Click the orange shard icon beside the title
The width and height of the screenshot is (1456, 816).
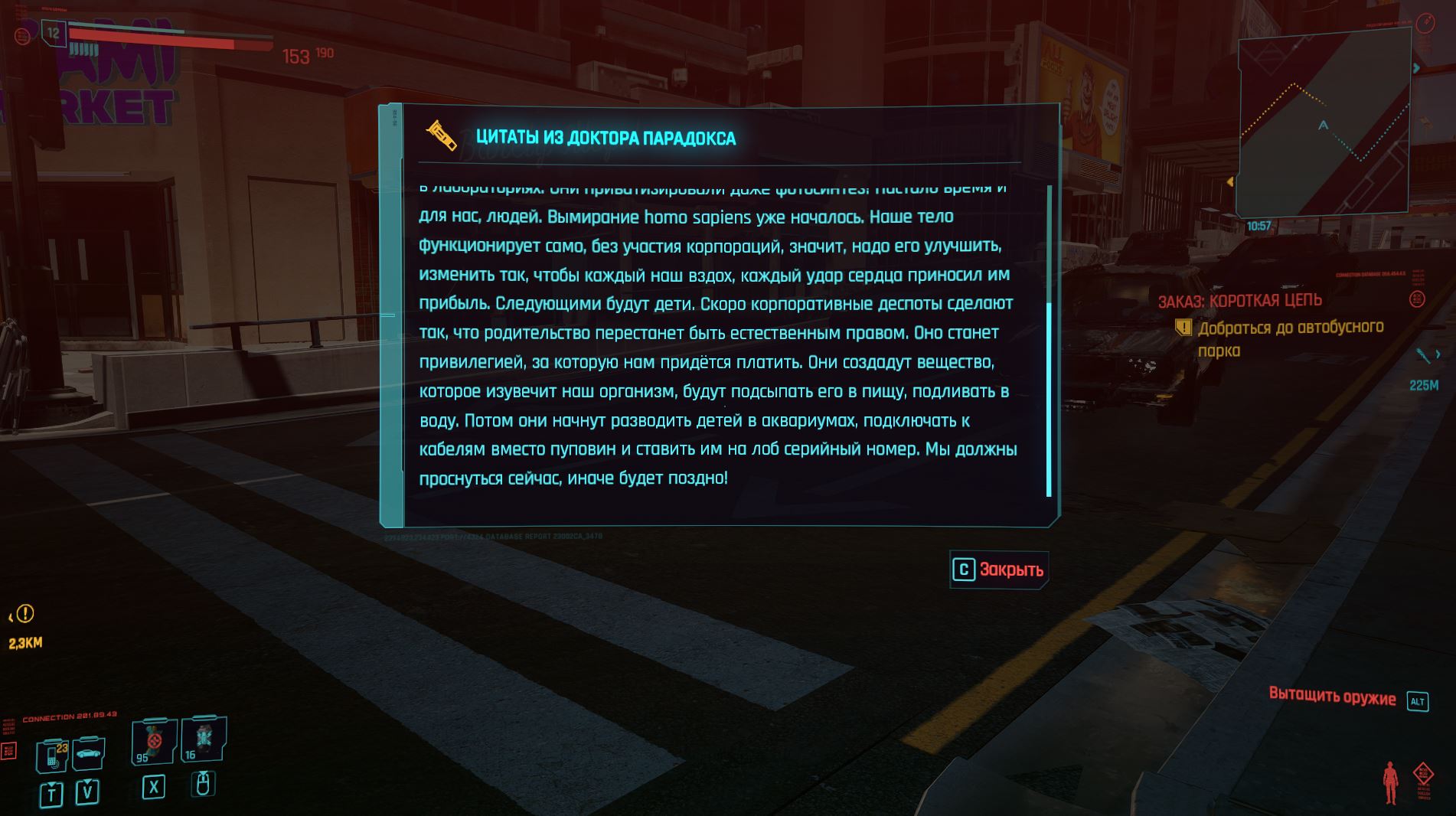click(x=442, y=137)
